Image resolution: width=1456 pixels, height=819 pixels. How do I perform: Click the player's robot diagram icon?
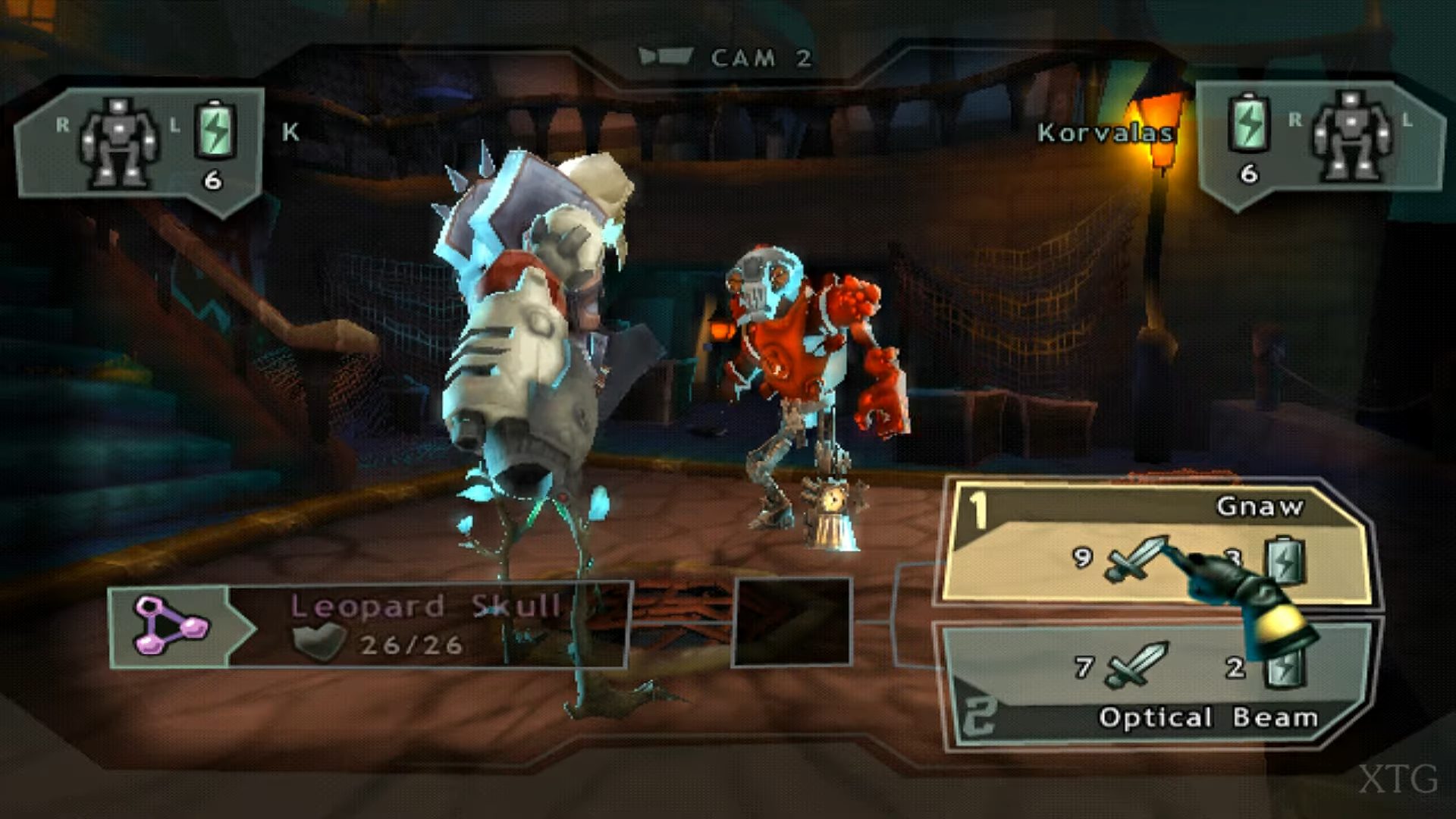[119, 142]
